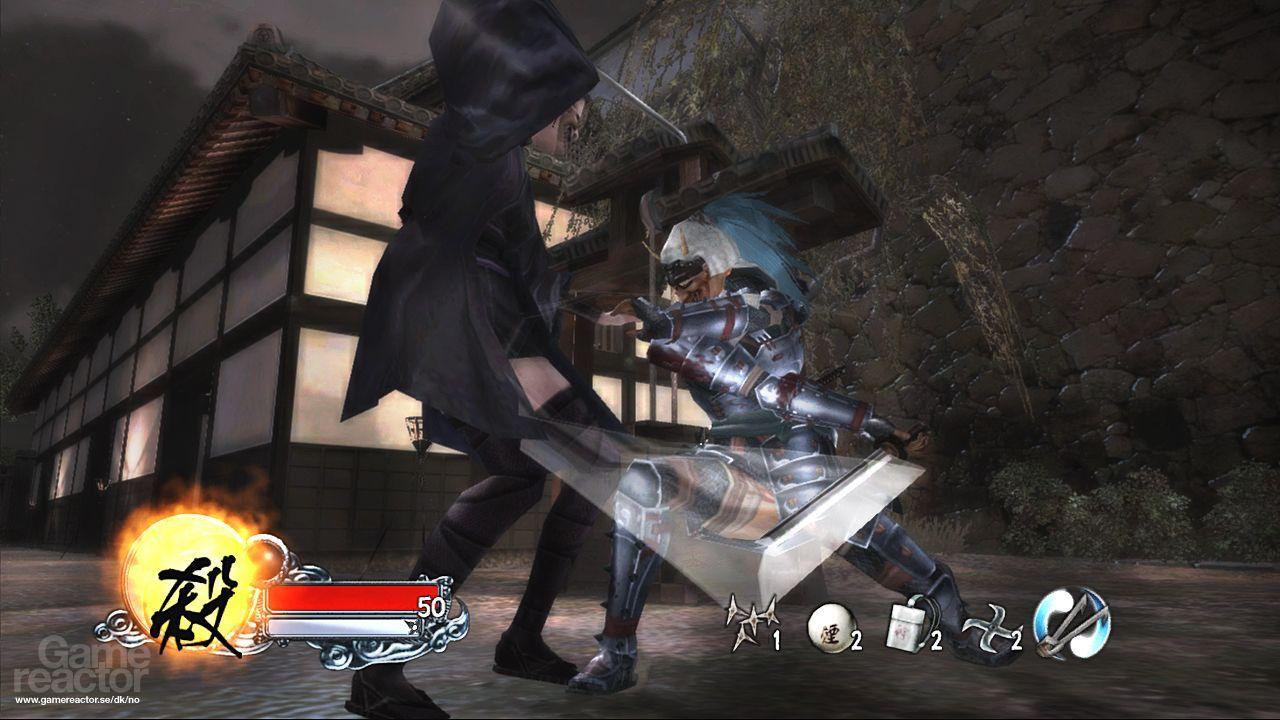Click the caltrops quantity number 2
The height and width of the screenshot is (720, 1280).
1016,639
